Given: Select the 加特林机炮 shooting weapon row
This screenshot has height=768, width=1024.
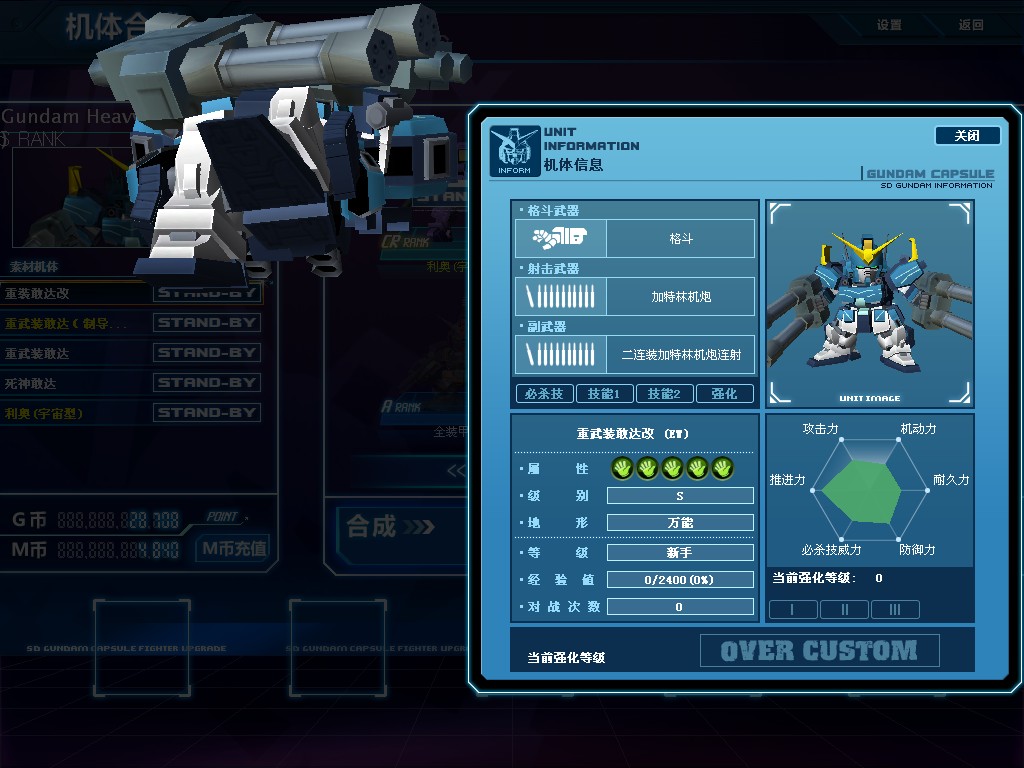Looking at the screenshot, I should tap(635, 297).
